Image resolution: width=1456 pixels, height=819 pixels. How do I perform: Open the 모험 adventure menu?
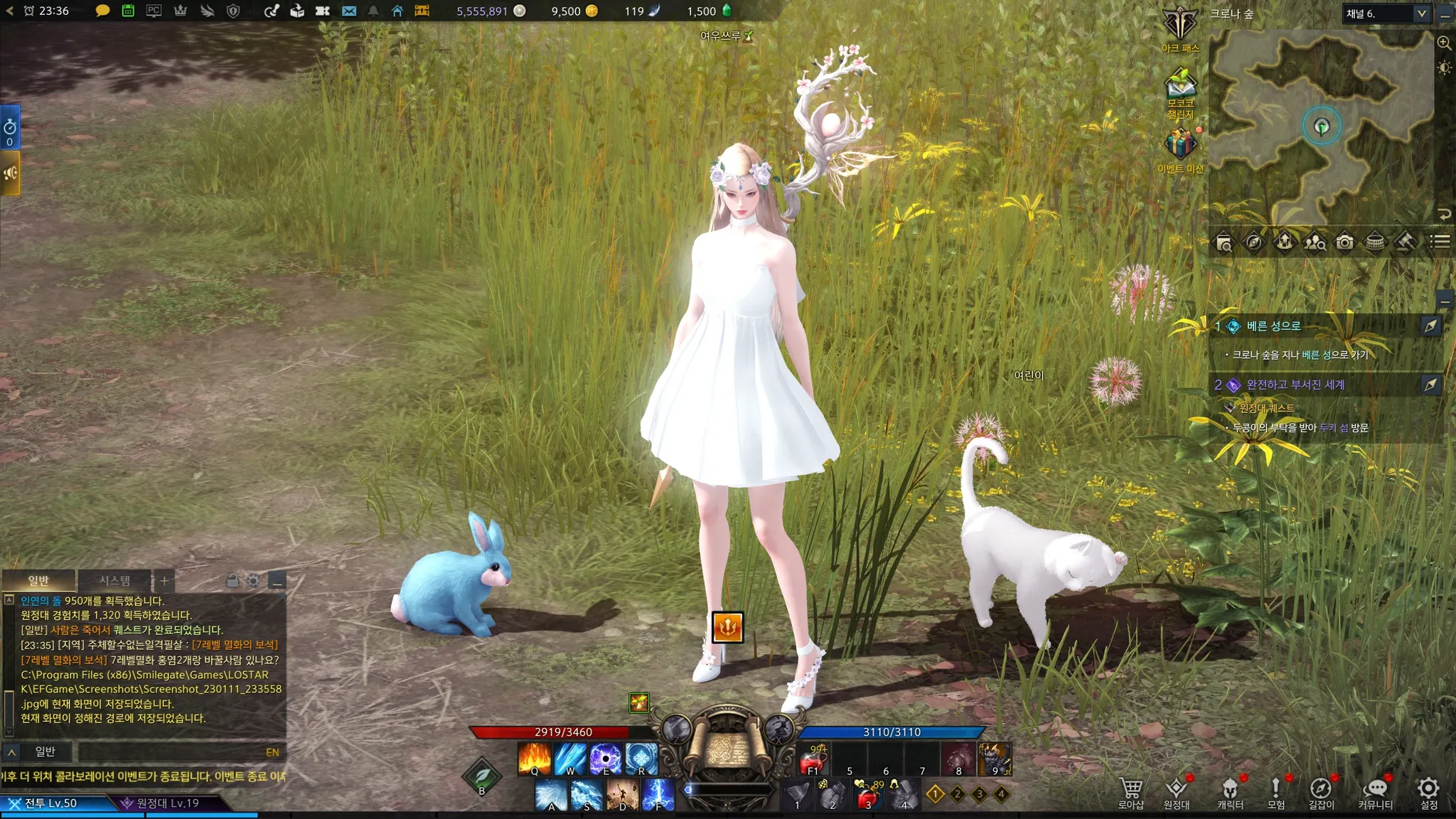point(1275,791)
